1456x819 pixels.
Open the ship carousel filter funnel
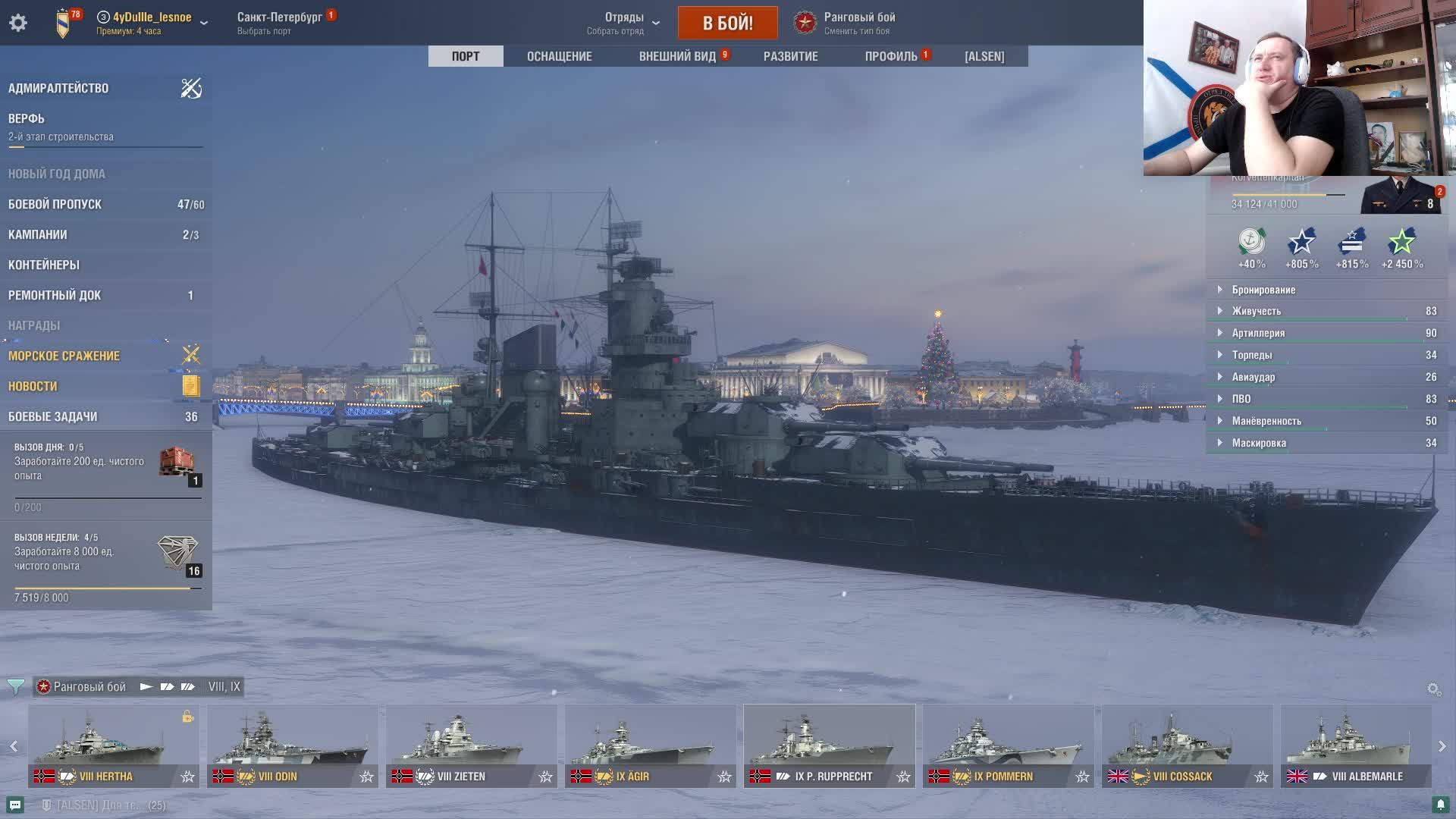[x=15, y=687]
